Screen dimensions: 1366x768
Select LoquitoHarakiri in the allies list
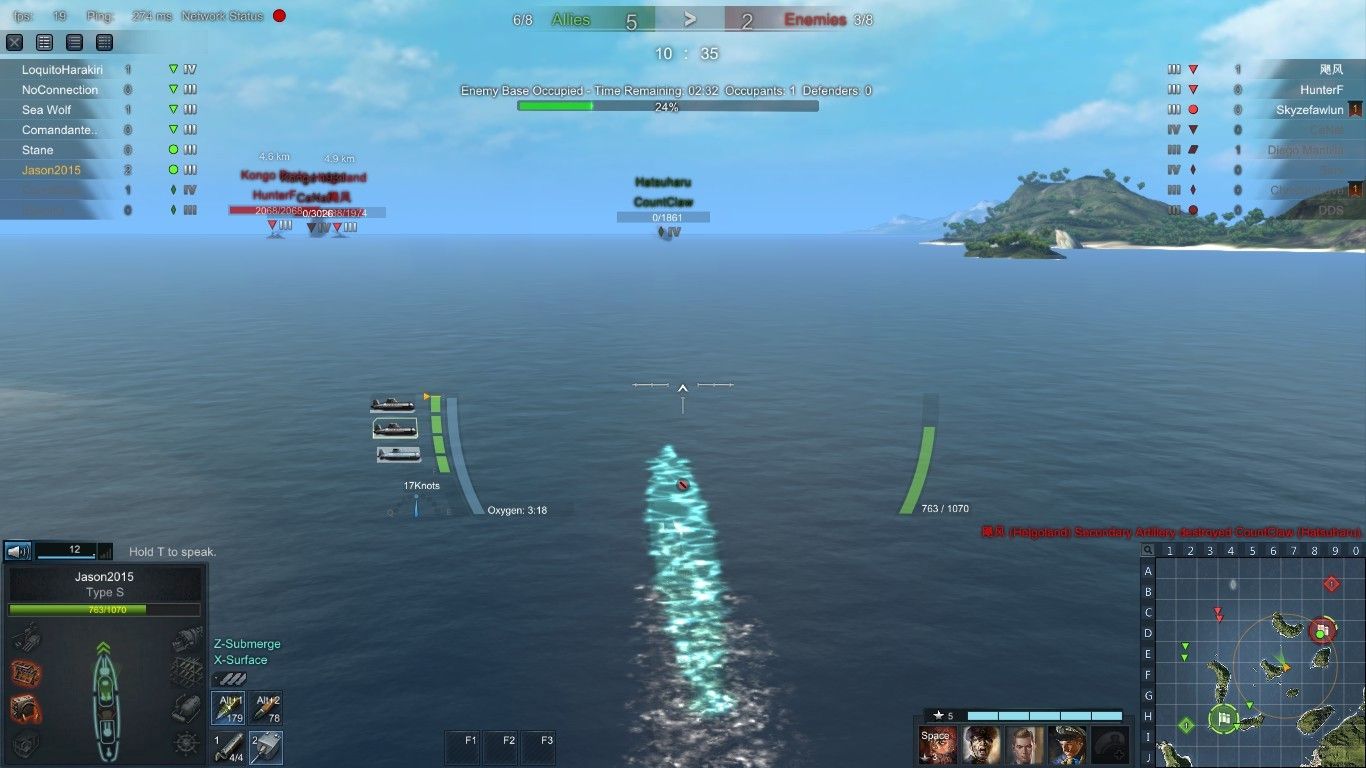point(62,70)
